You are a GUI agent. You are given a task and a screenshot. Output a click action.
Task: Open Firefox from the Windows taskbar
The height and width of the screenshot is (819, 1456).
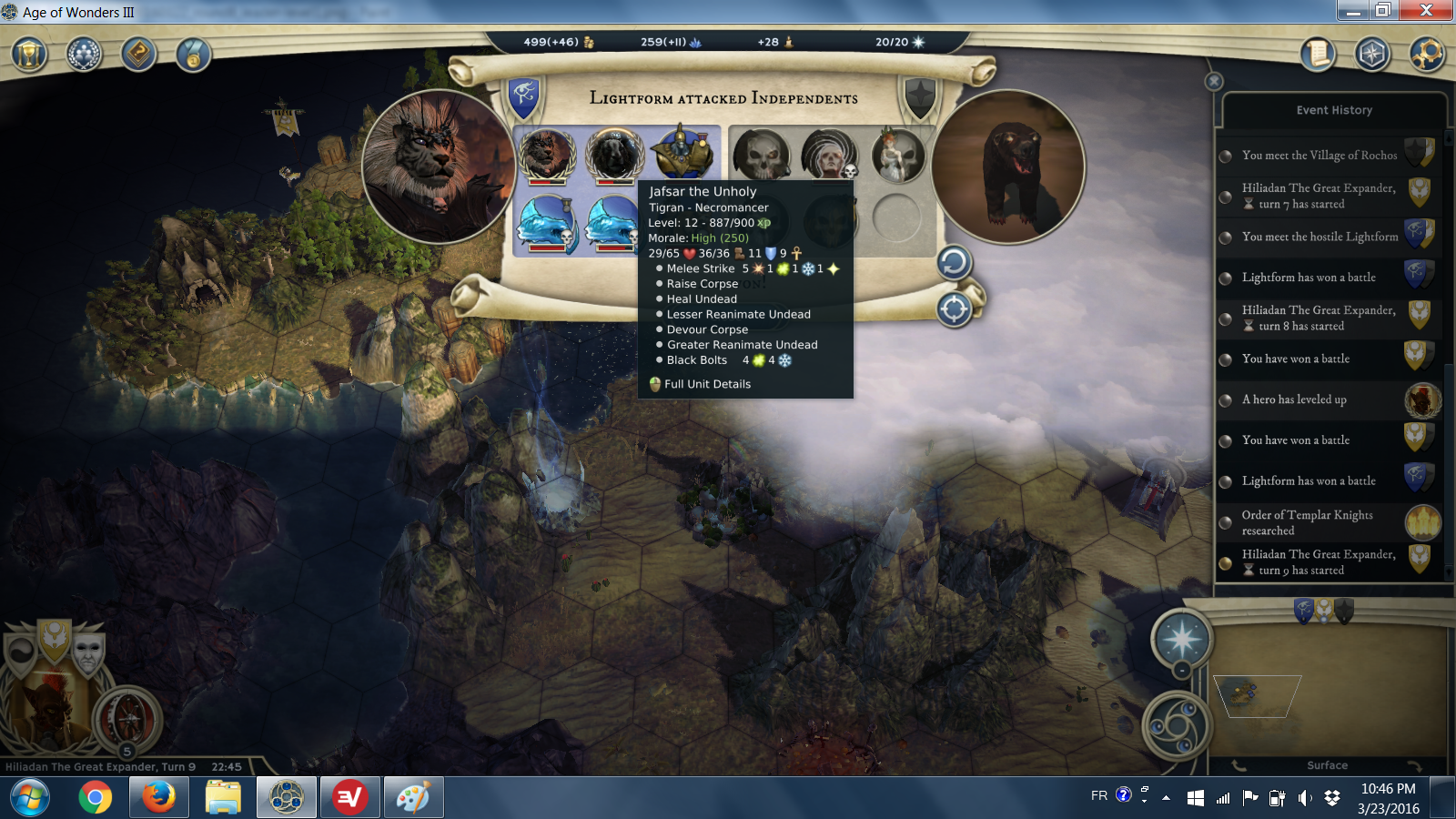(159, 798)
